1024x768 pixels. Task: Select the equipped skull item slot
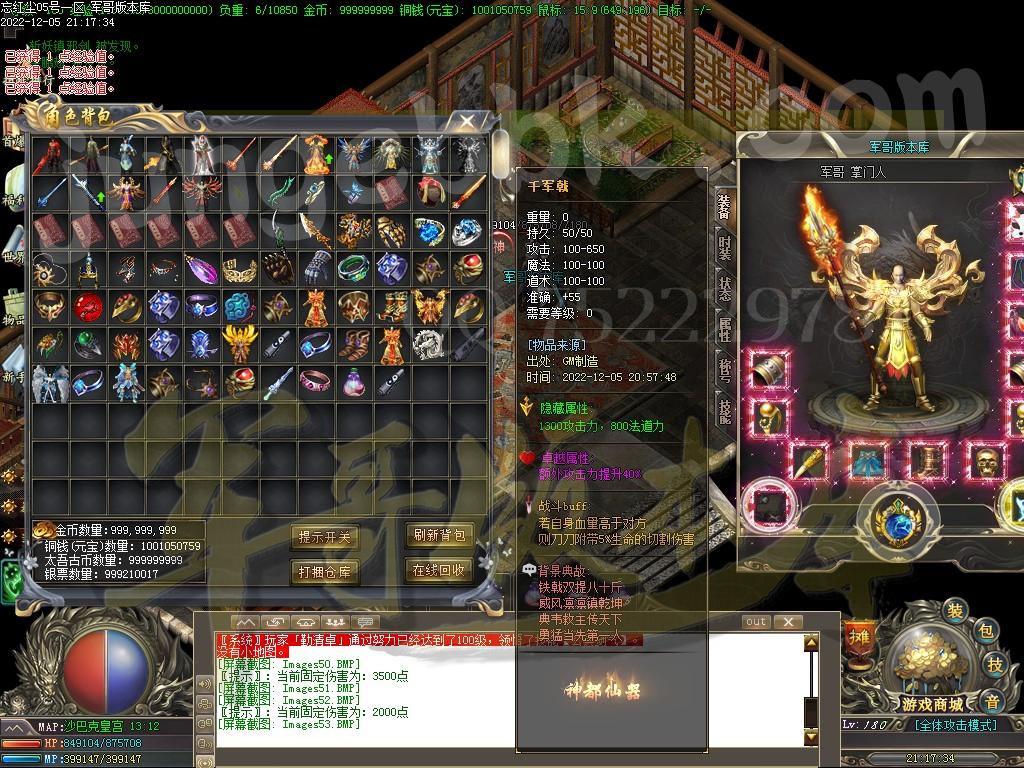(986, 462)
